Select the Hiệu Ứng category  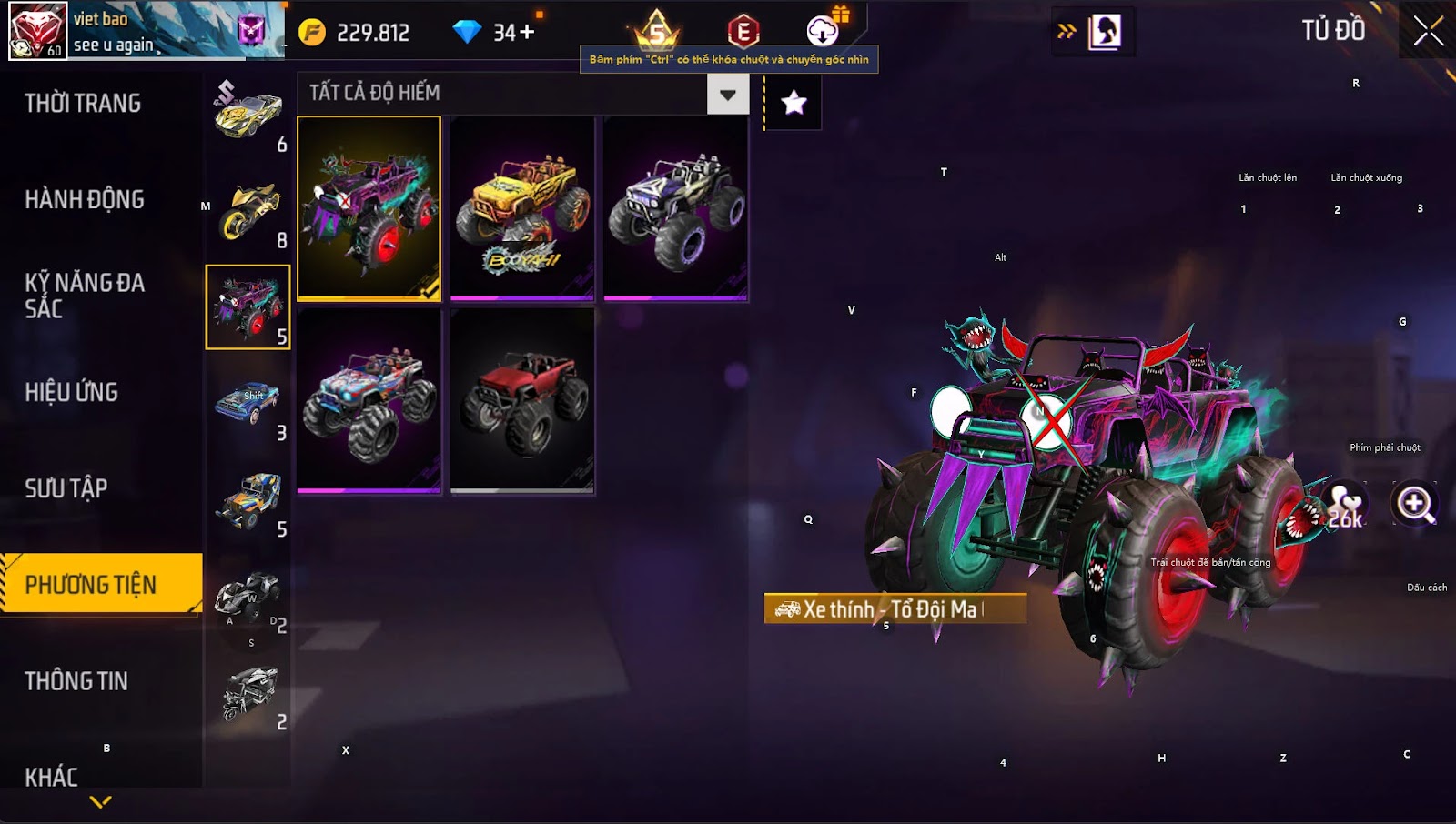[72, 392]
